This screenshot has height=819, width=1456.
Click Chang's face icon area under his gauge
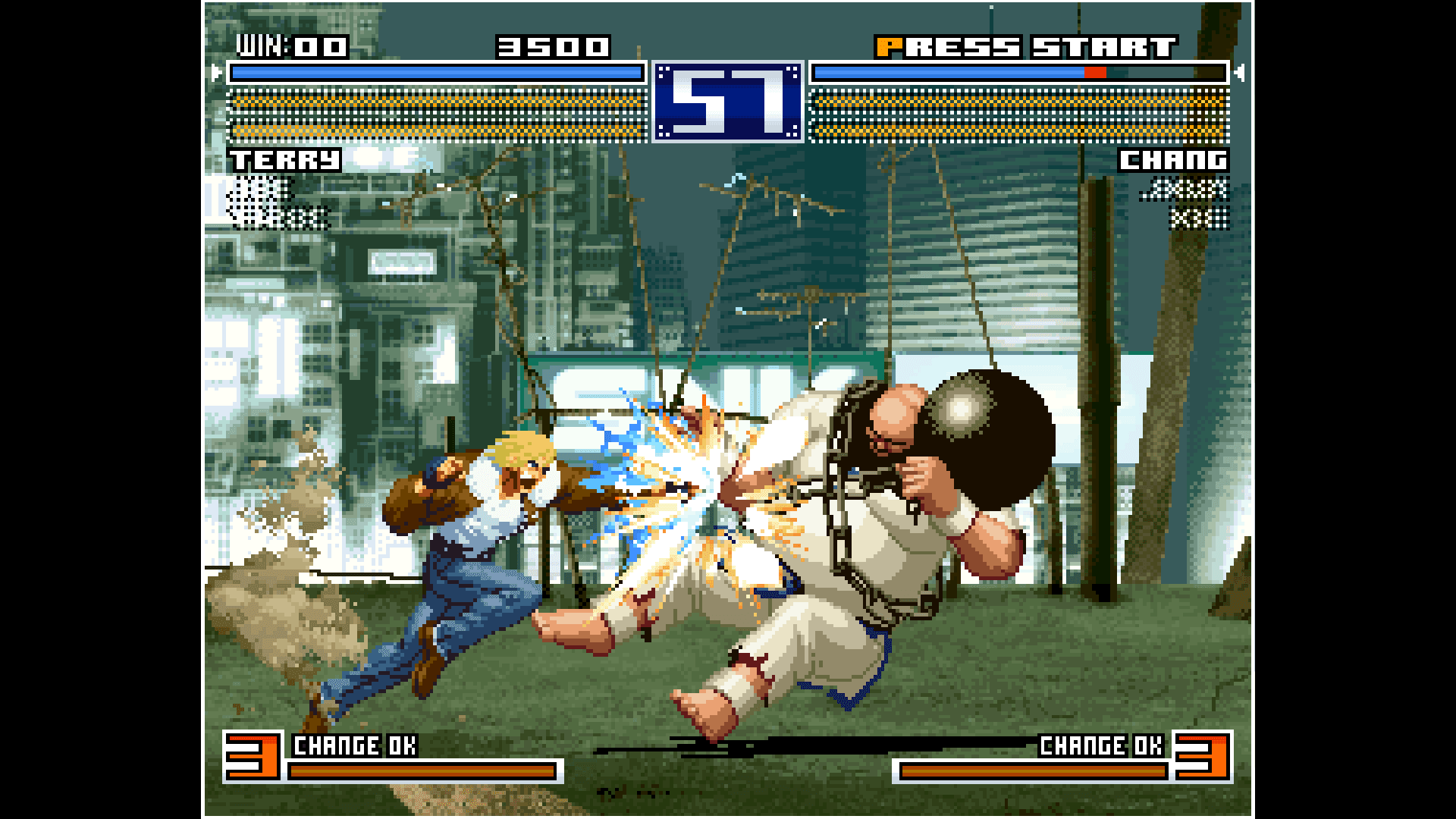(x=1187, y=201)
